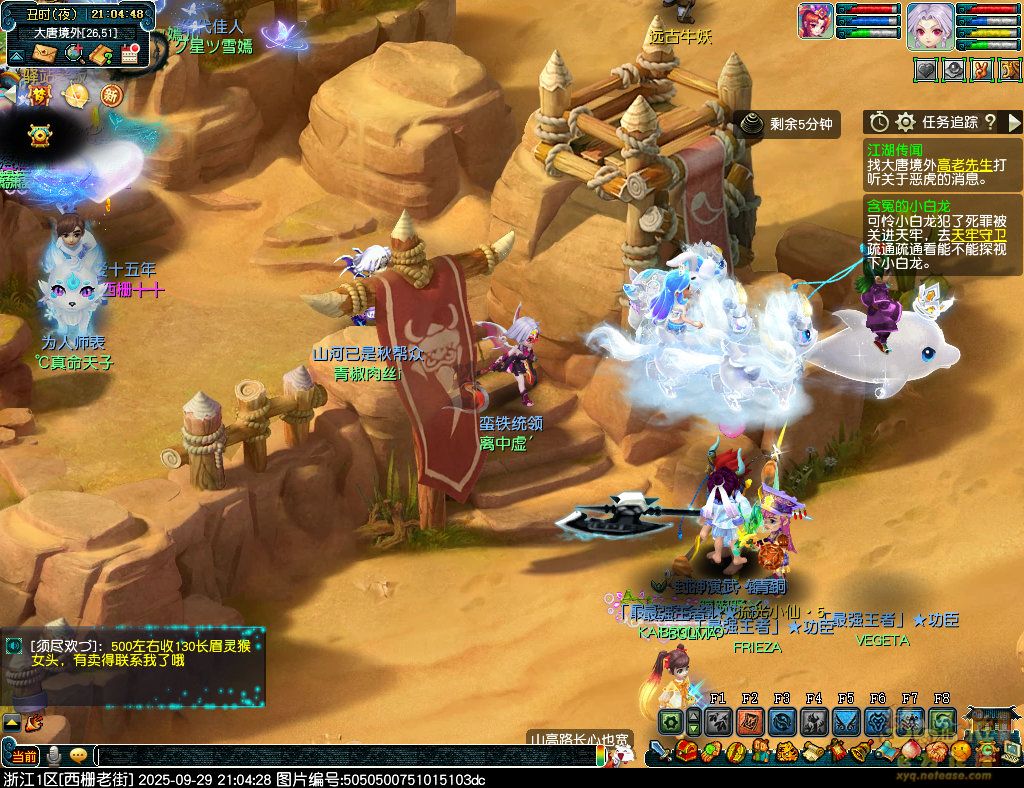This screenshot has height=788, width=1024.
Task: Open the help book with question mark
Action: click(x=101, y=54)
